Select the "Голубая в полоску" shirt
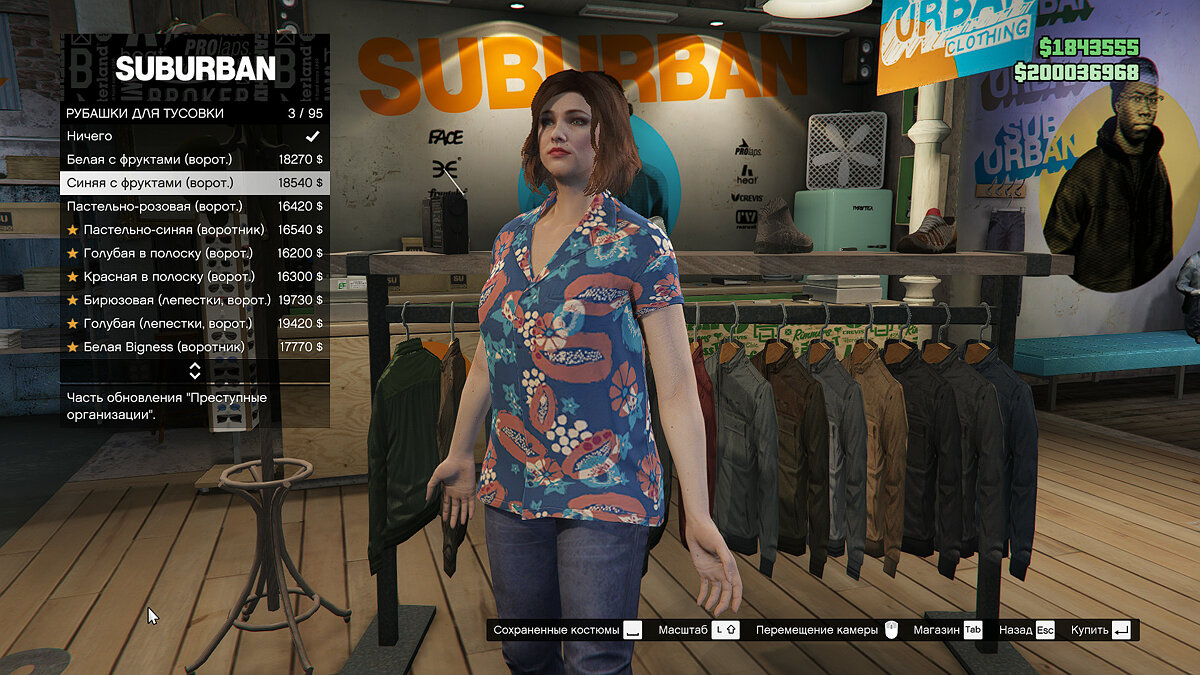This screenshot has height=675, width=1200. (x=195, y=253)
